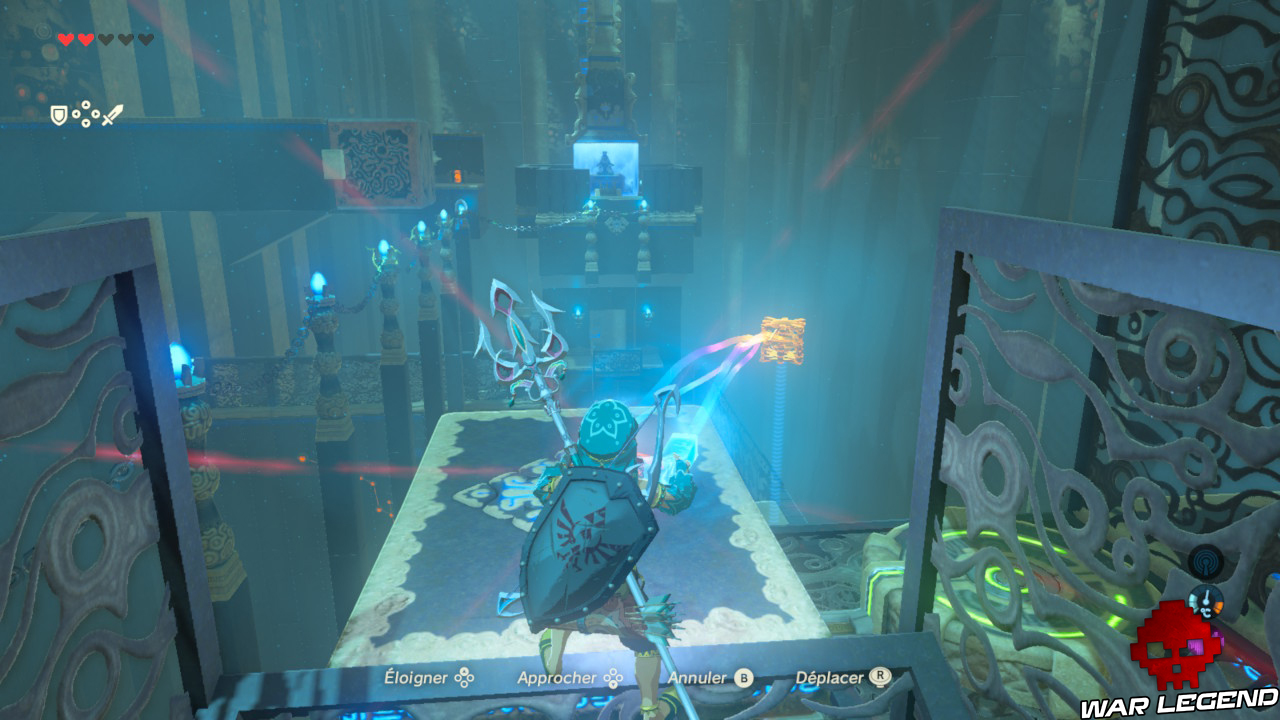This screenshot has width=1280, height=720.
Task: Click the temperature gauge indicator
Action: click(1206, 600)
